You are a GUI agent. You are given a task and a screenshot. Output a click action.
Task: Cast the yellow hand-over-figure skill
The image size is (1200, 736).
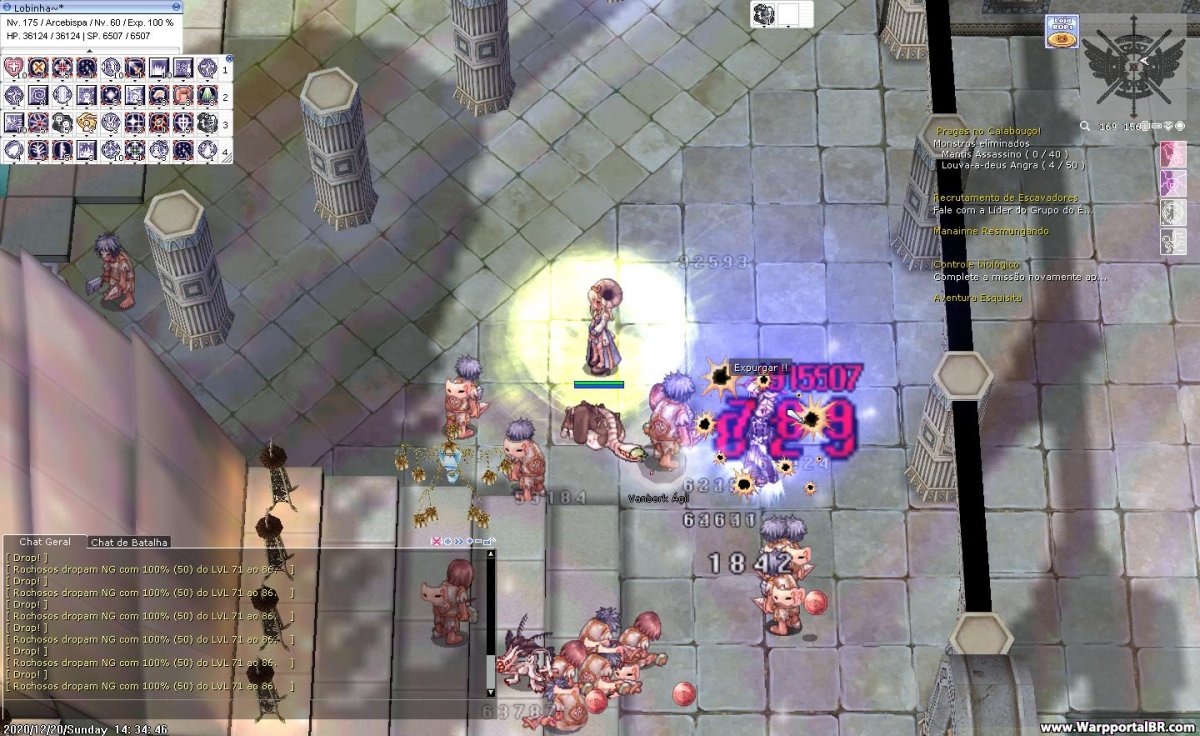click(x=87, y=123)
